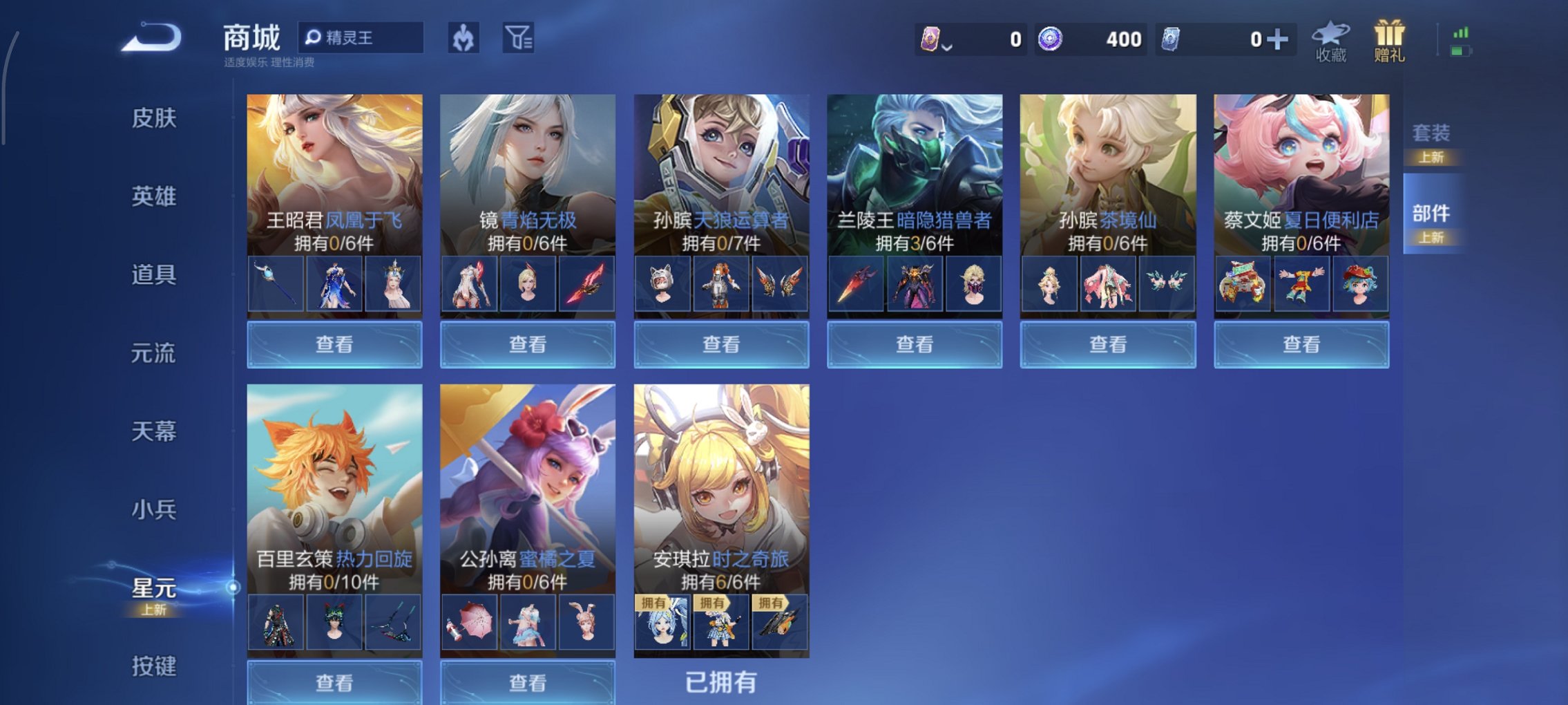Select 英雄 in the left sidebar
The height and width of the screenshot is (705, 1568).
pos(153,196)
